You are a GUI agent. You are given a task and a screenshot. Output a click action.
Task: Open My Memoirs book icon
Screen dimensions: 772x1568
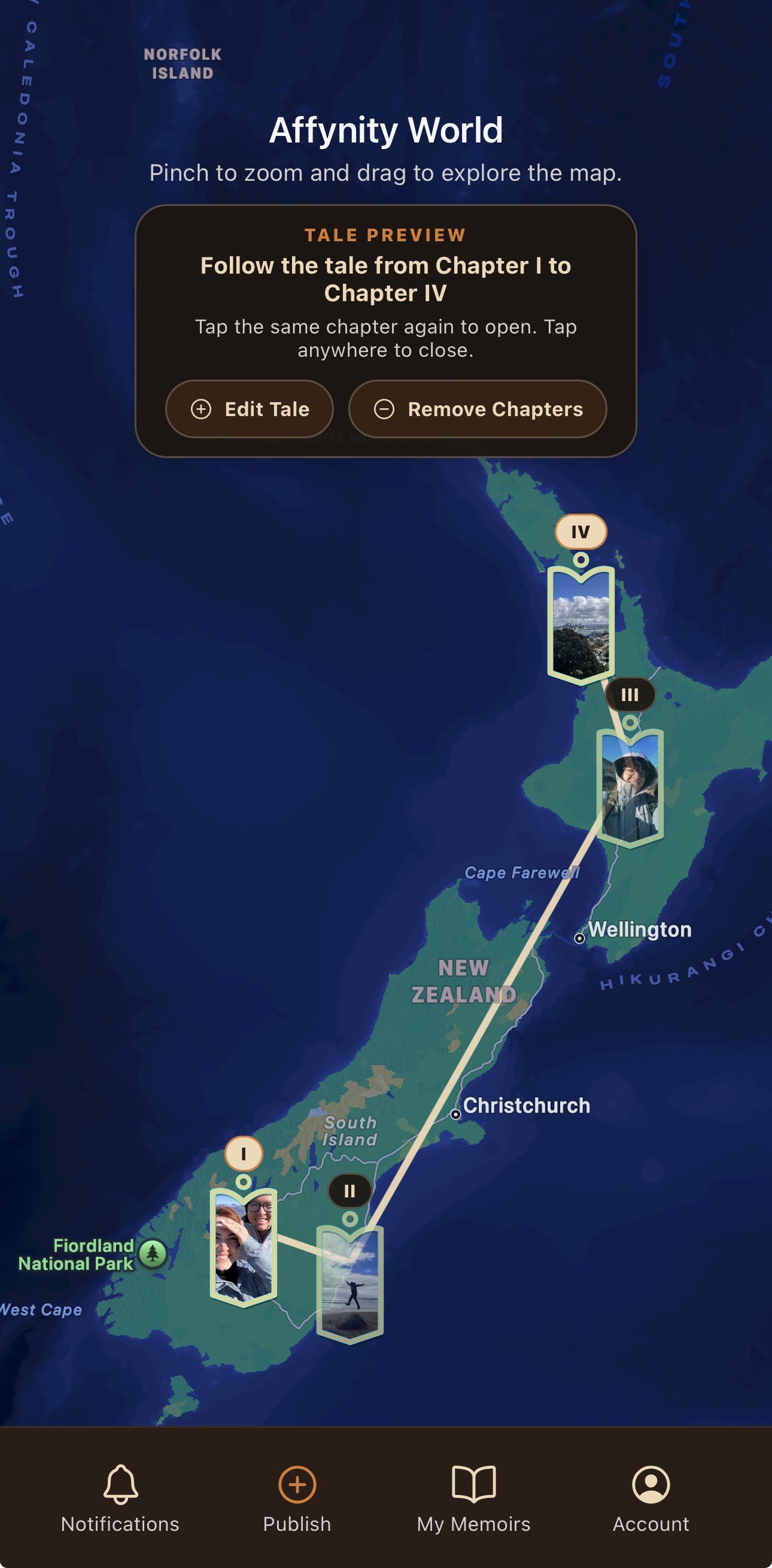[x=473, y=1484]
